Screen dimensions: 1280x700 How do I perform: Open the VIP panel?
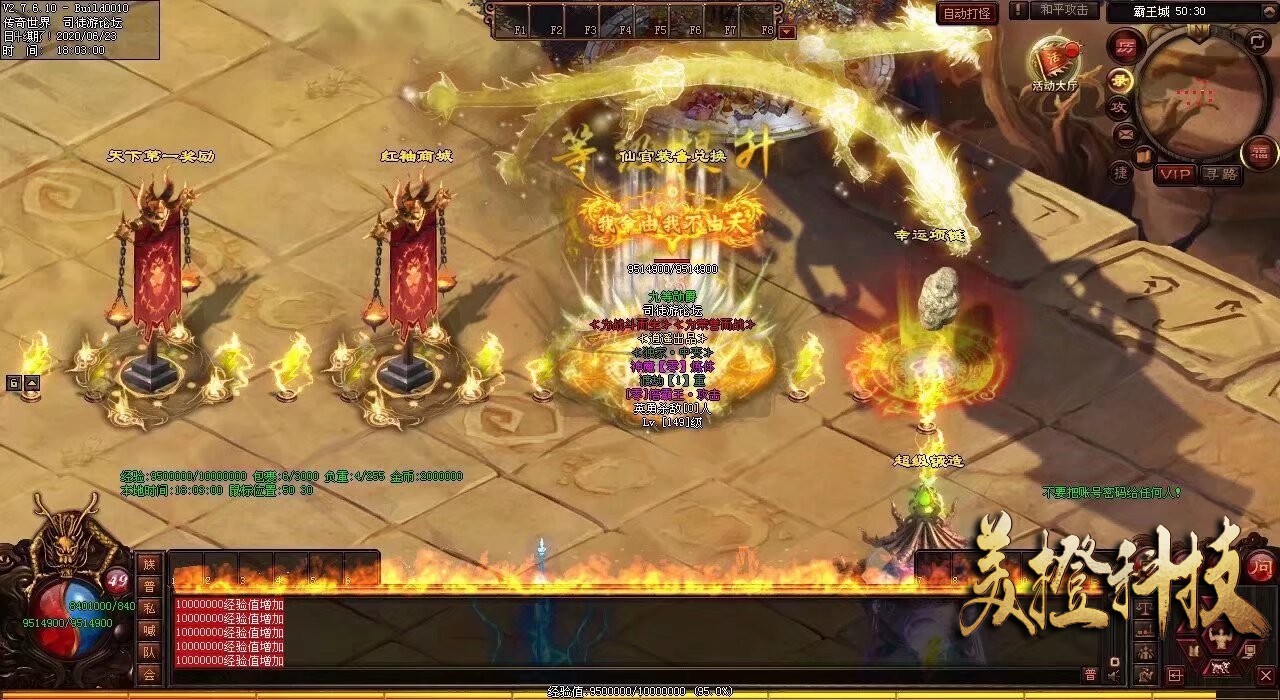[x=1175, y=174]
